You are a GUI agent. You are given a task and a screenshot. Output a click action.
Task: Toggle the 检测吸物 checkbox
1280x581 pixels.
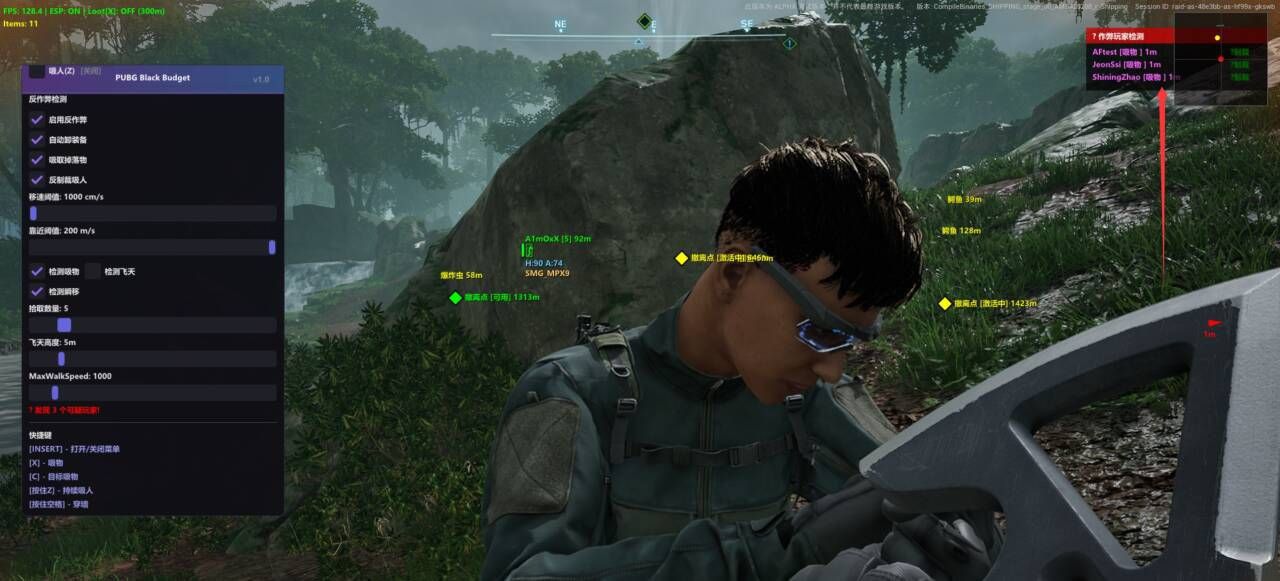(37, 271)
